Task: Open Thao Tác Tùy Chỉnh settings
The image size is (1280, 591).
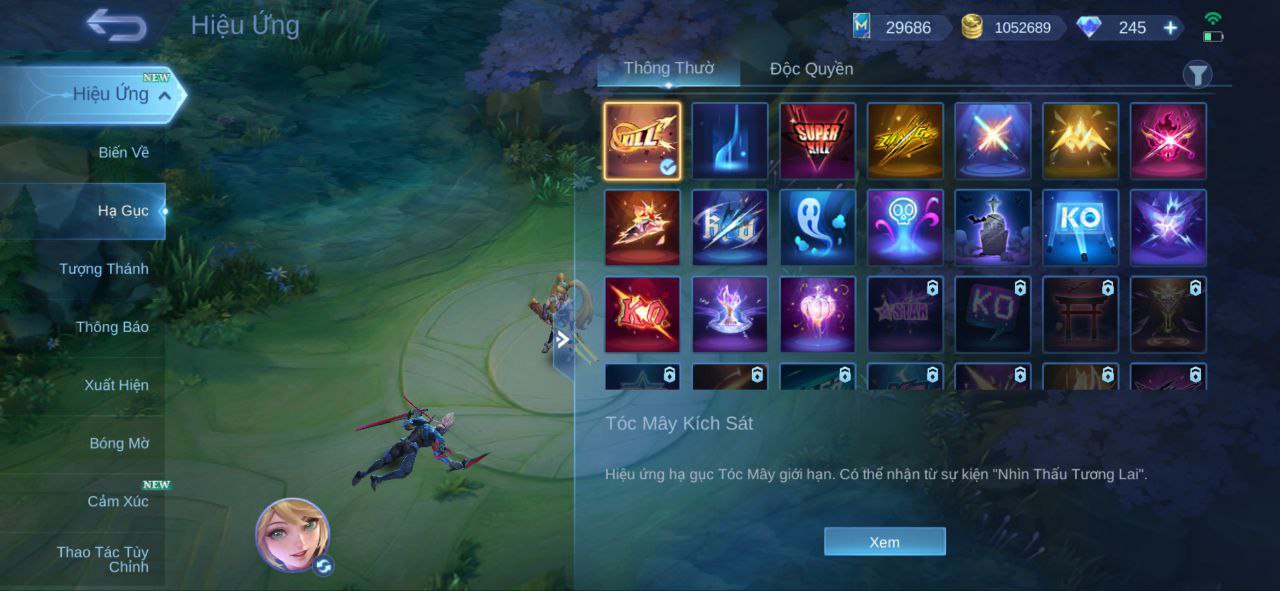Action: coord(103,559)
